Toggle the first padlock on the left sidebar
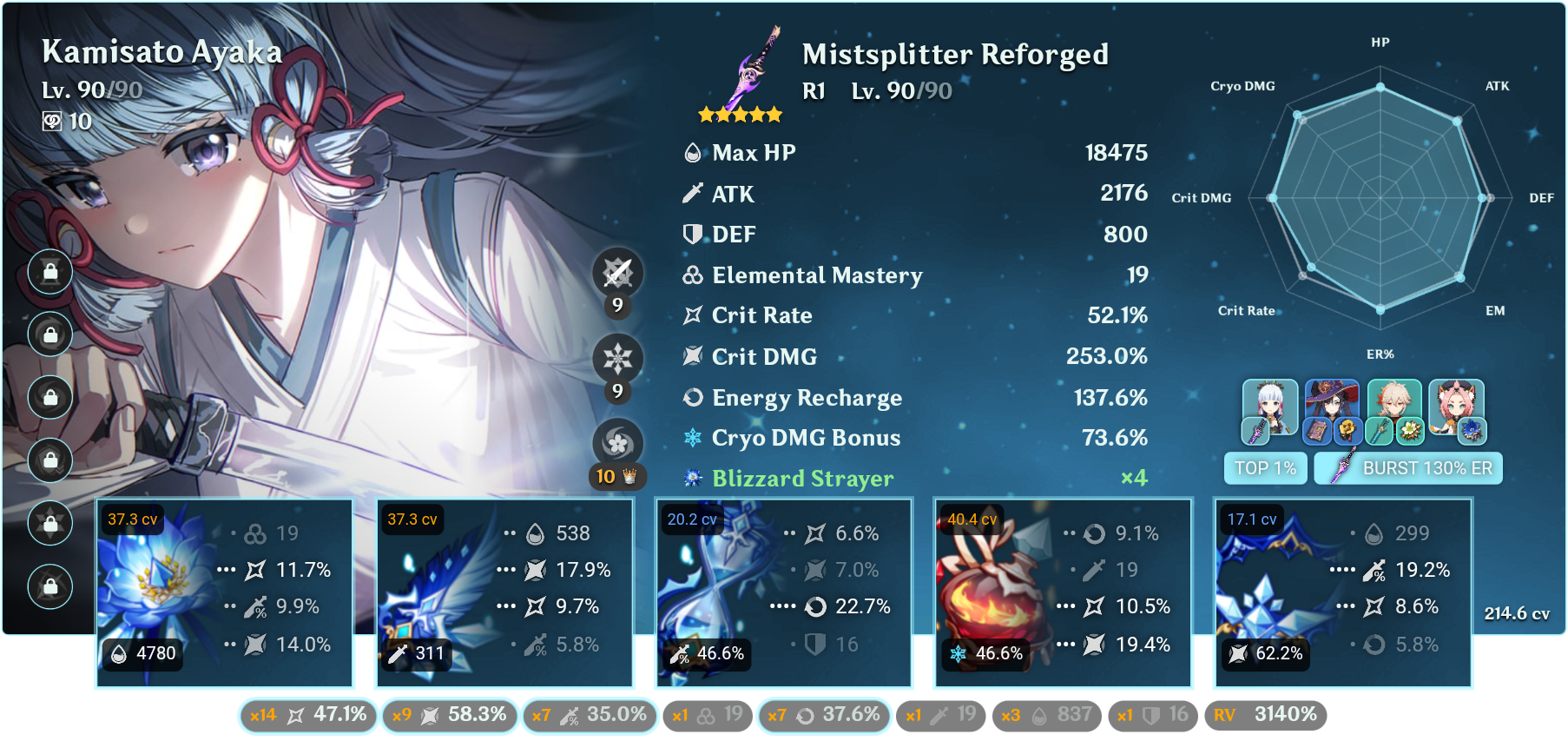 [49, 272]
